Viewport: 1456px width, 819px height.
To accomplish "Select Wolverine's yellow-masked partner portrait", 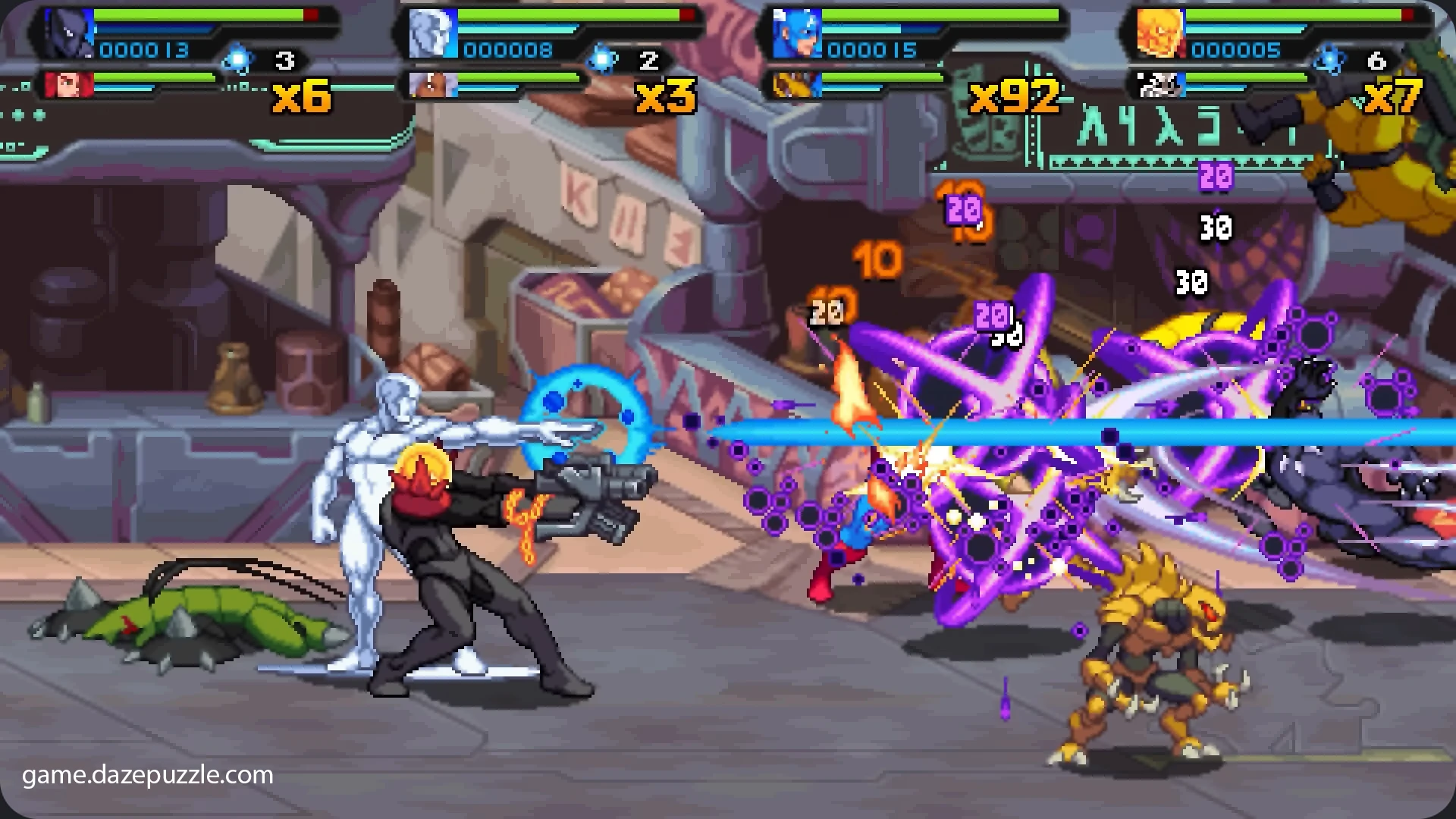I will 797,85.
